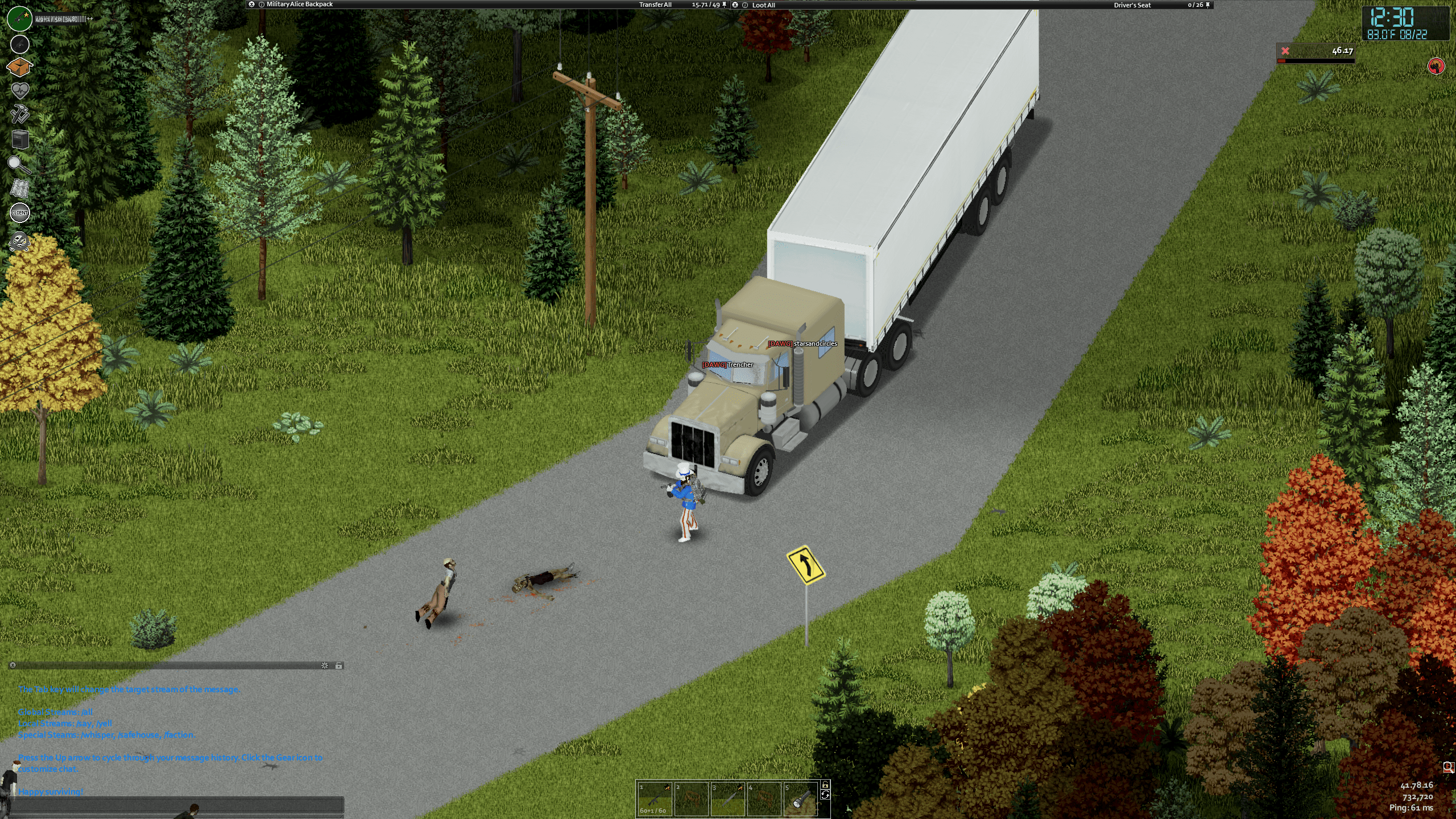1456x819 pixels.
Task: Select hotbar slot 3 with the knife
Action: pyautogui.click(x=728, y=799)
